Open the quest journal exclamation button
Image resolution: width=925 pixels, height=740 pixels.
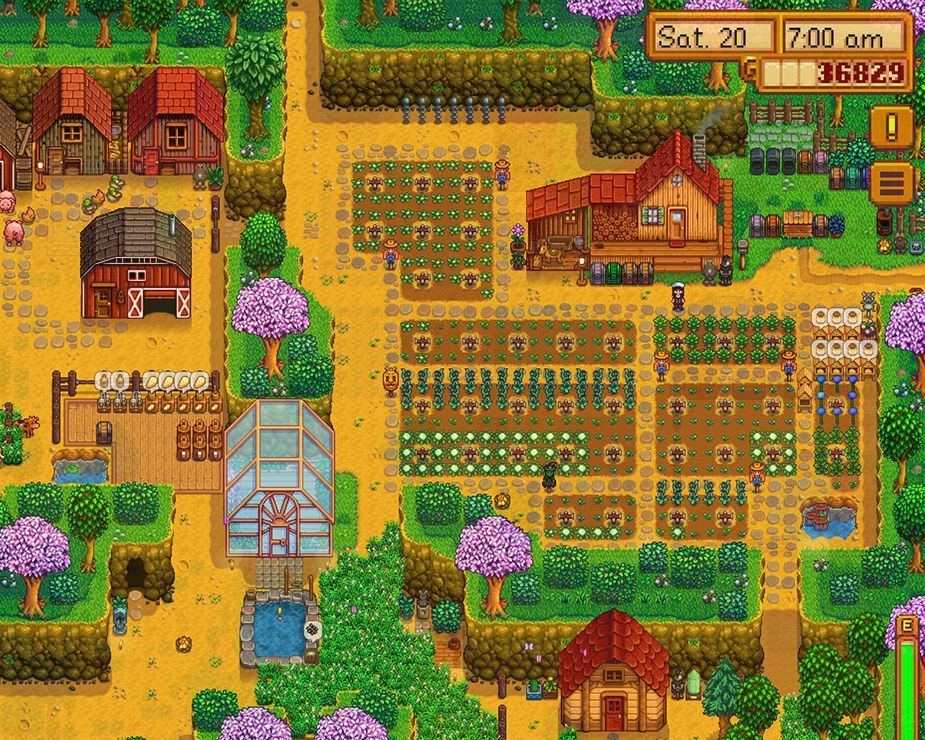pos(890,127)
